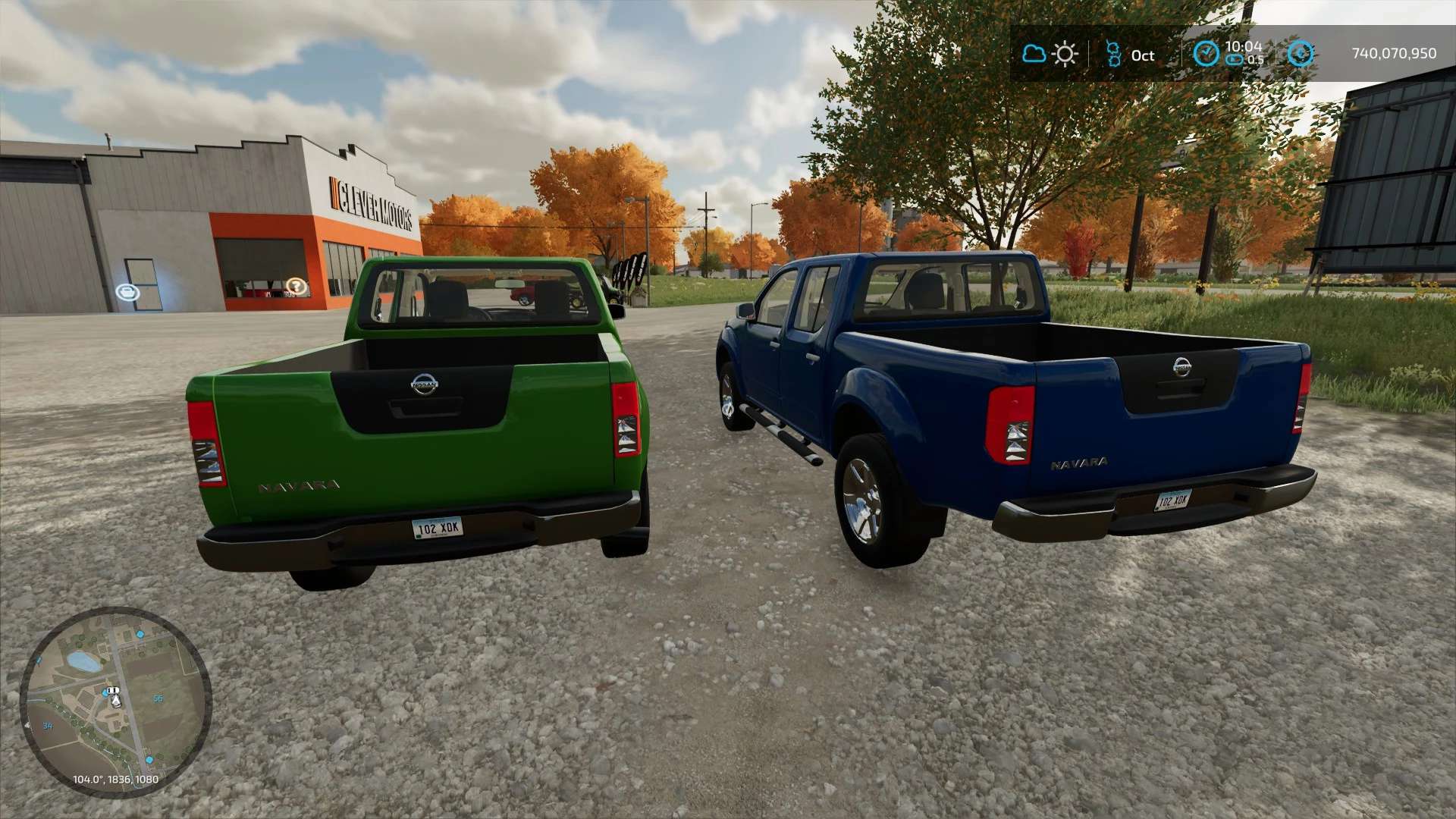Click the circular minimap

(x=115, y=701)
